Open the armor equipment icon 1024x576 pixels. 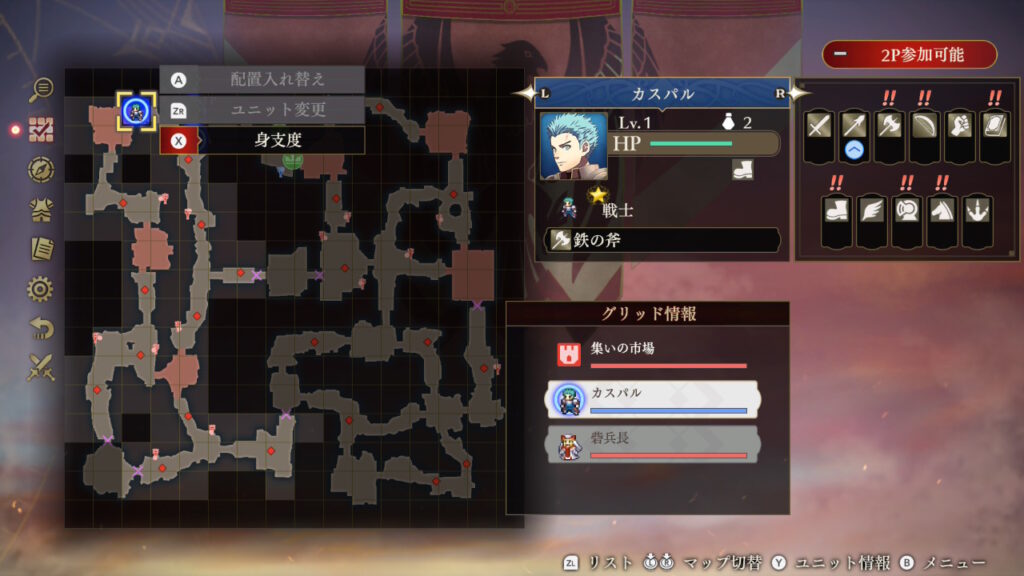41,209
